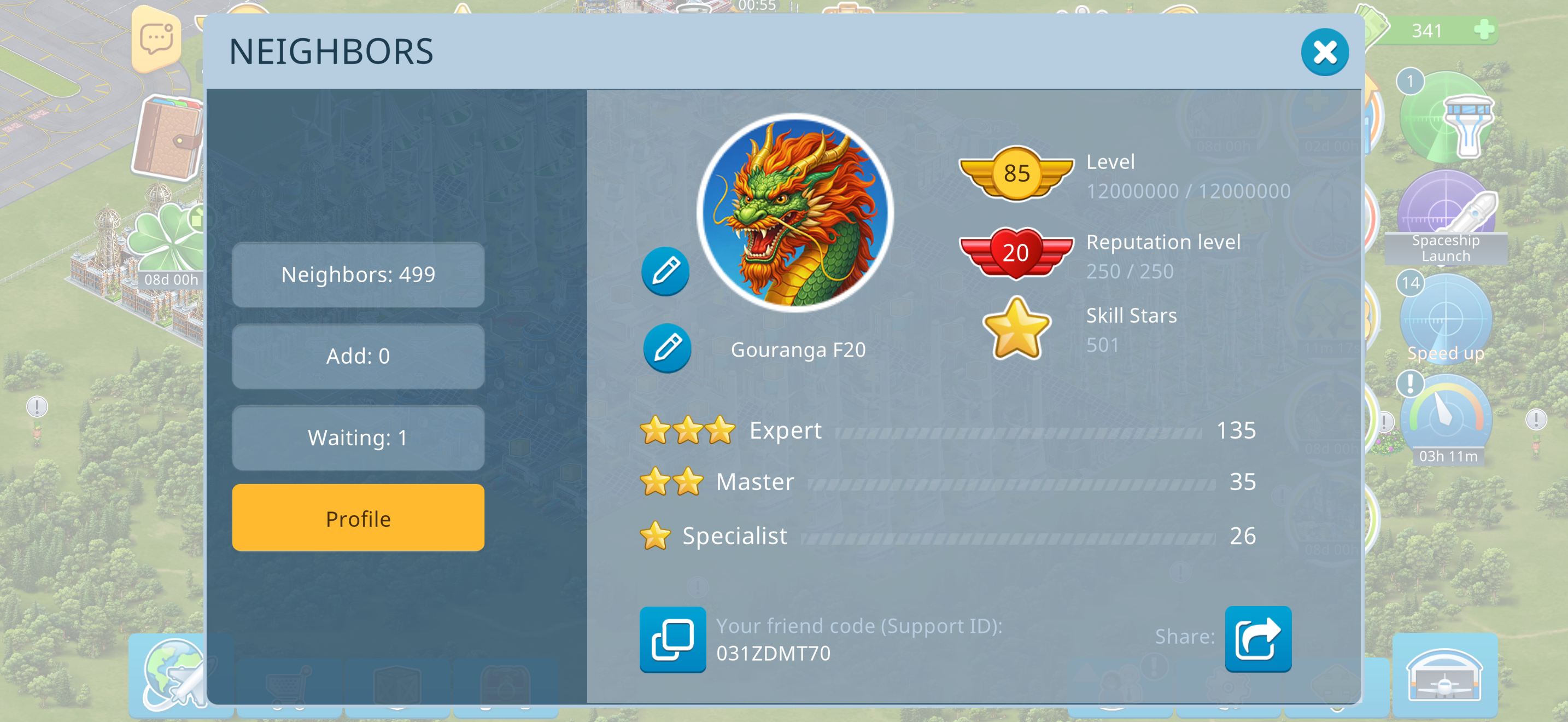Open the chat bubble icon
The width and height of the screenshot is (1568, 722).
tap(156, 39)
